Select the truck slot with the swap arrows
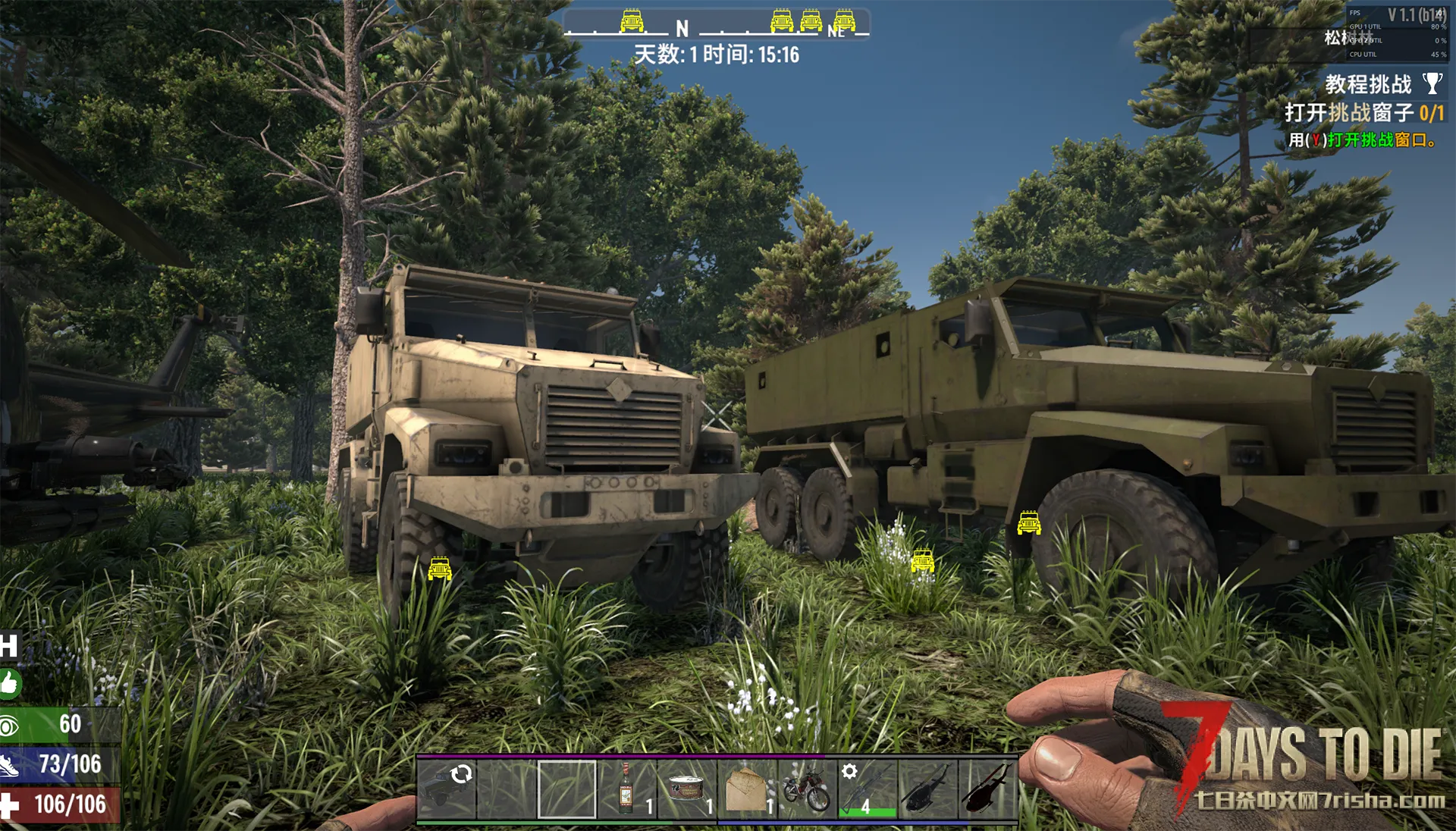1456x831 pixels. pyautogui.click(x=446, y=789)
